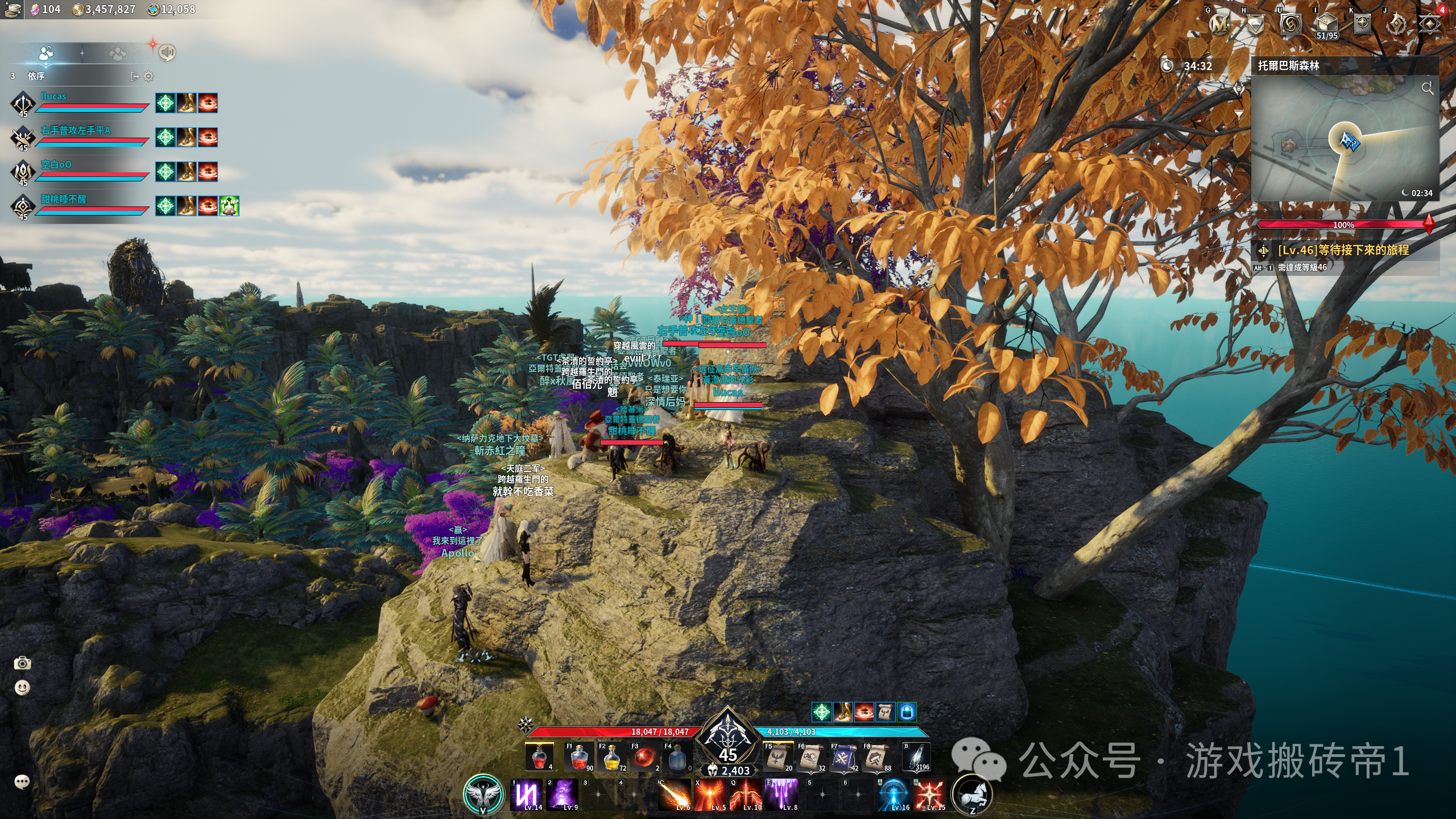This screenshot has width=1456, height=819.
Task: Leave the party via exit icon
Action: (x=135, y=76)
